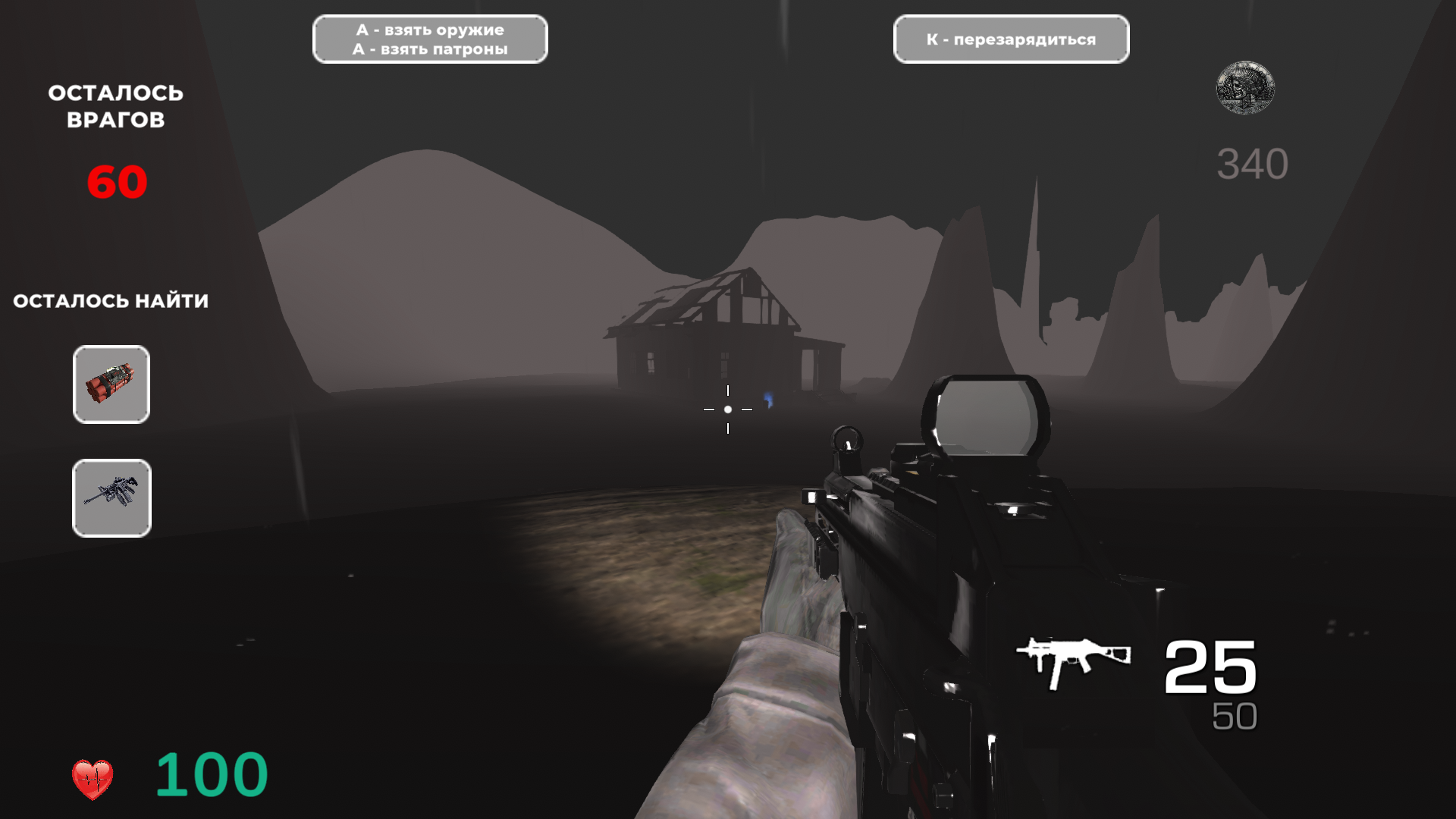Expand the ОСТАЛОСЬ НАЙТИ objectives list
The image size is (1456, 819).
click(111, 300)
